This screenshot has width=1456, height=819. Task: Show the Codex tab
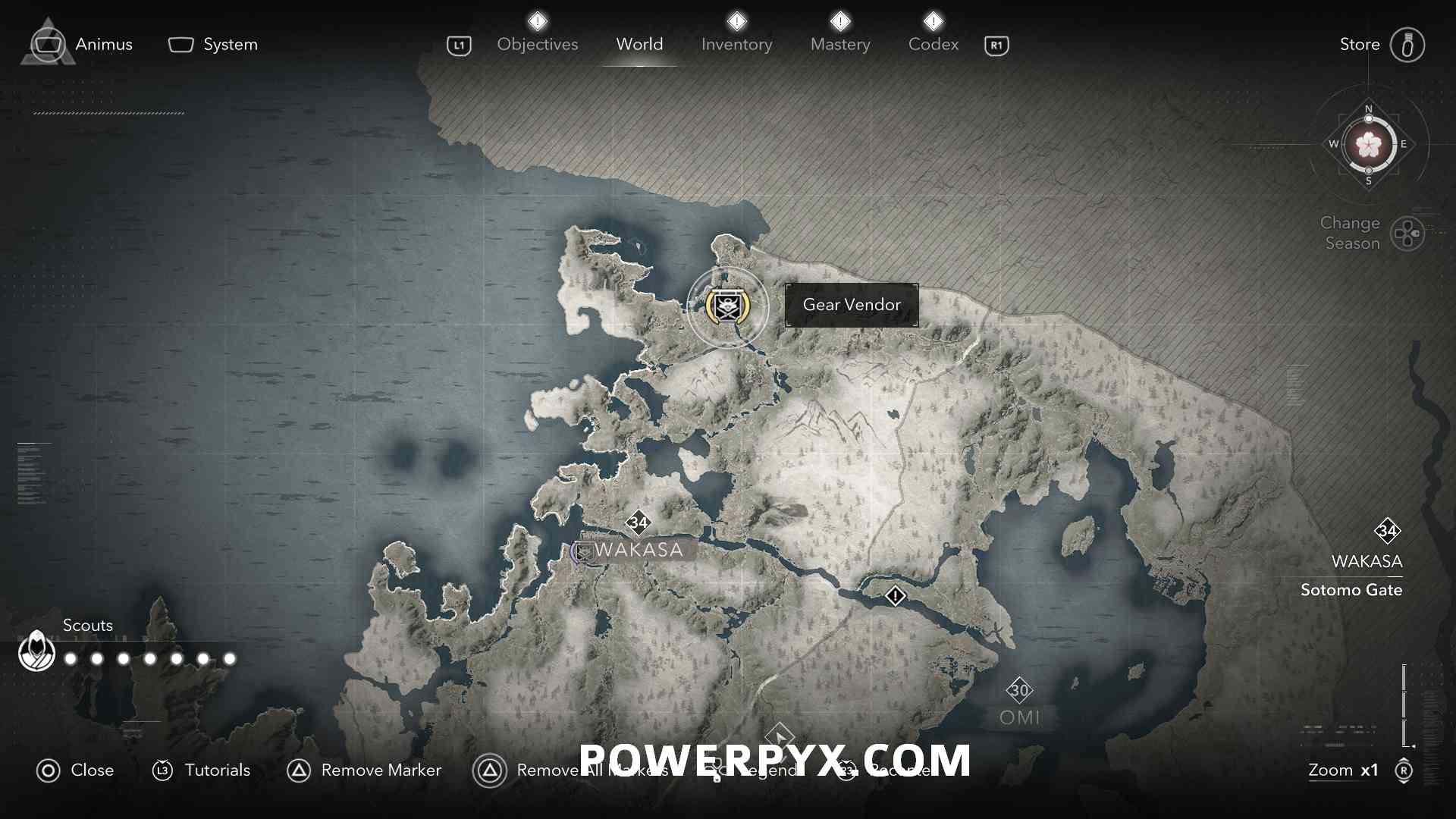click(933, 45)
